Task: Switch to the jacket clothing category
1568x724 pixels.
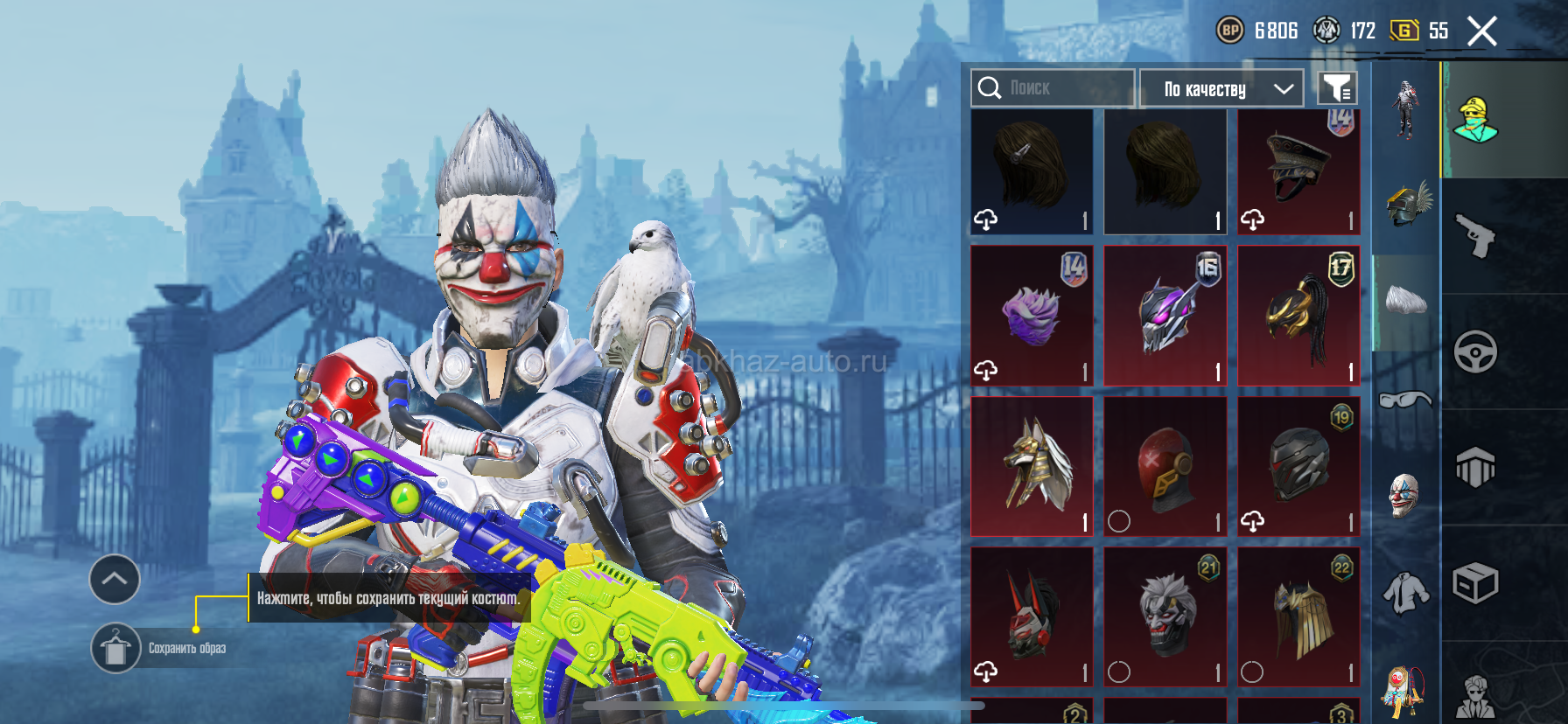Action: coord(1405,592)
